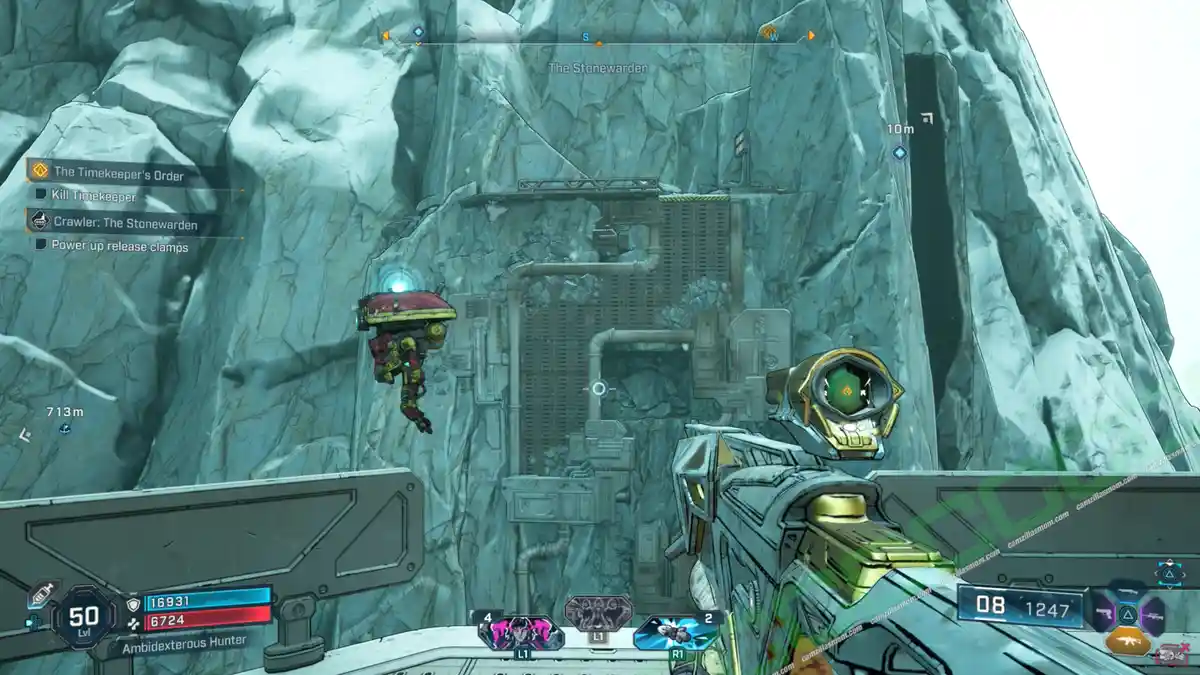The width and height of the screenshot is (1200, 675).
Task: Activate the greyed-out center skill icon
Action: (x=598, y=613)
